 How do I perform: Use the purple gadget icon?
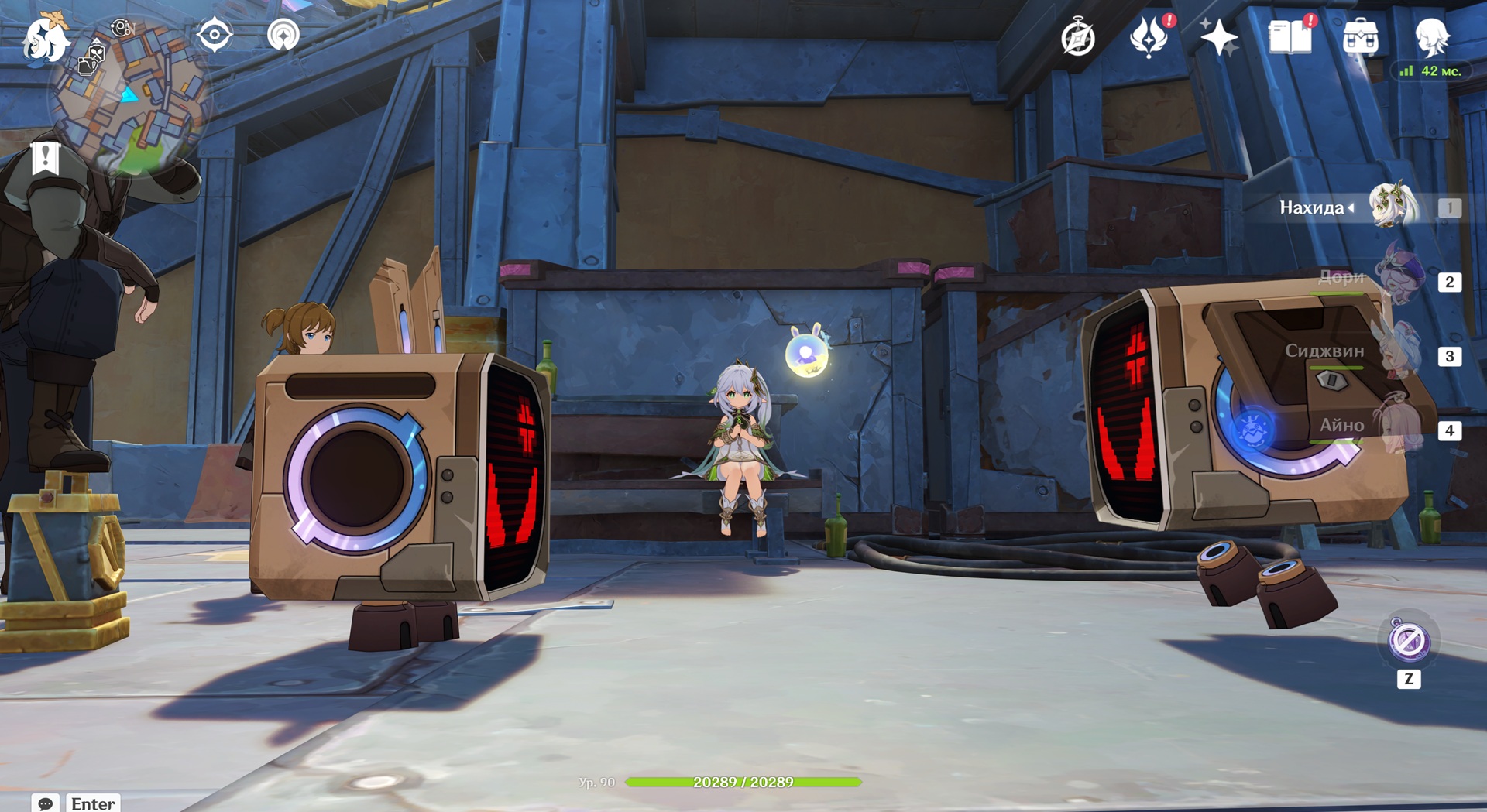coord(1408,641)
